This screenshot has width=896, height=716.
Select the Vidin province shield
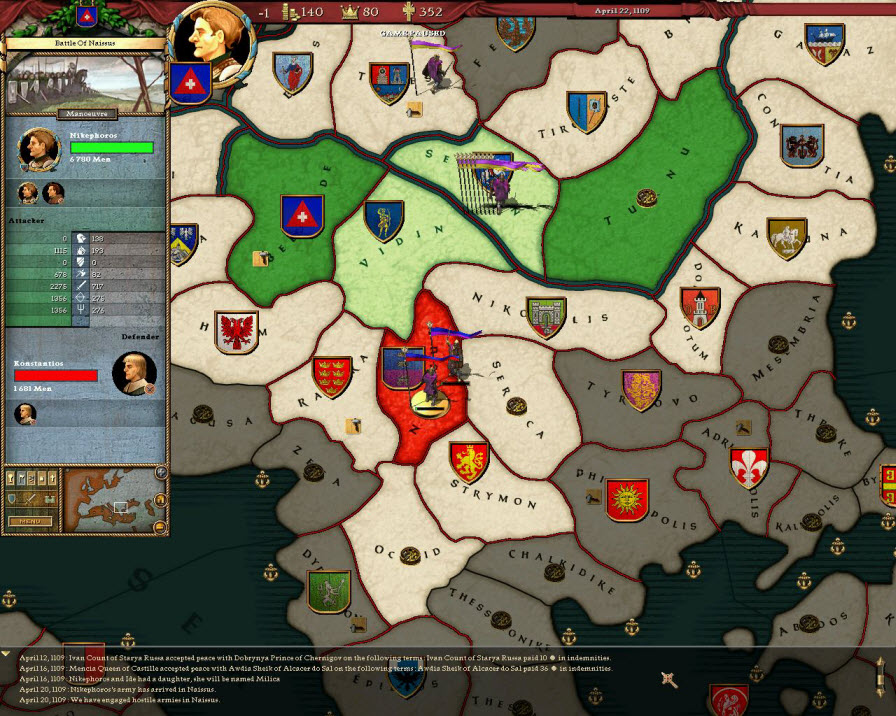point(383,221)
